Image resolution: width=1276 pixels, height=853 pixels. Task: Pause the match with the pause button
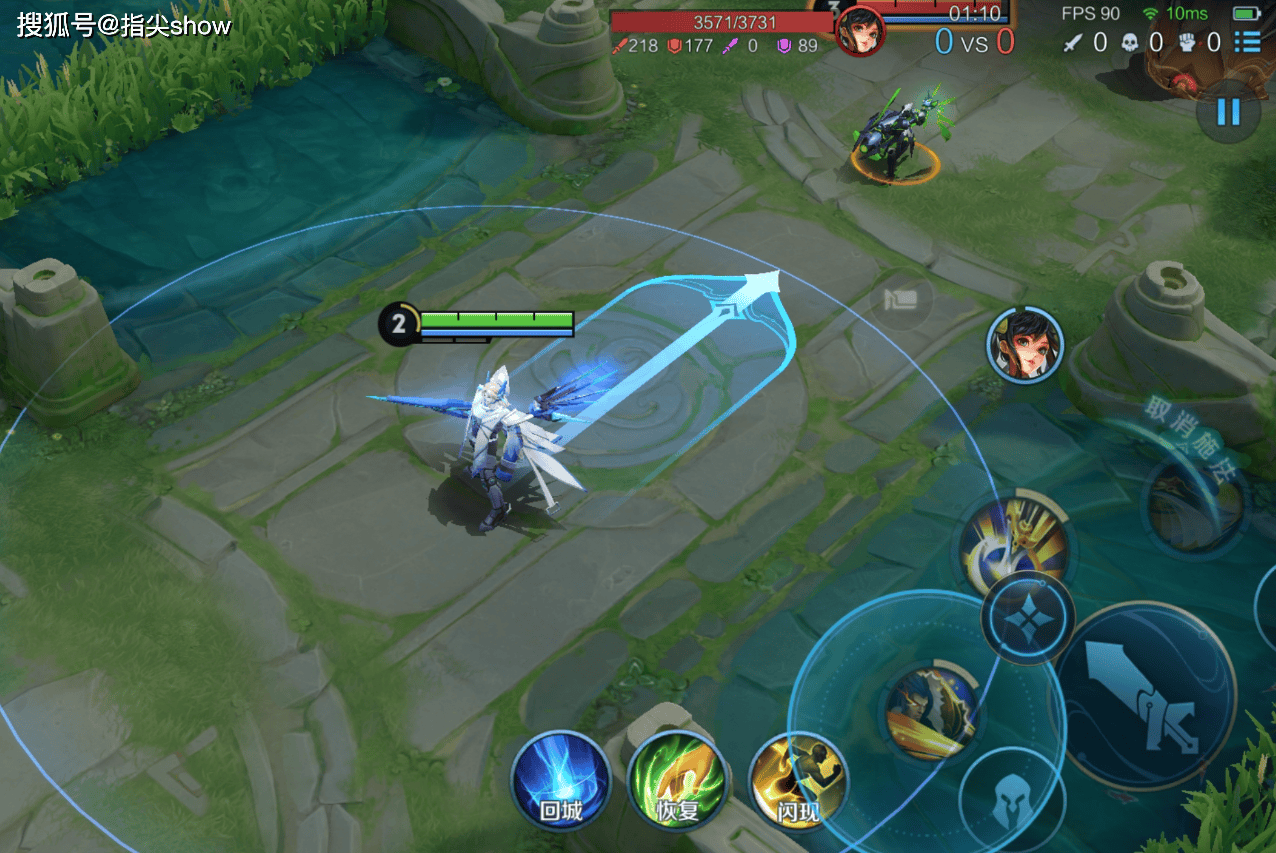pos(1227,111)
